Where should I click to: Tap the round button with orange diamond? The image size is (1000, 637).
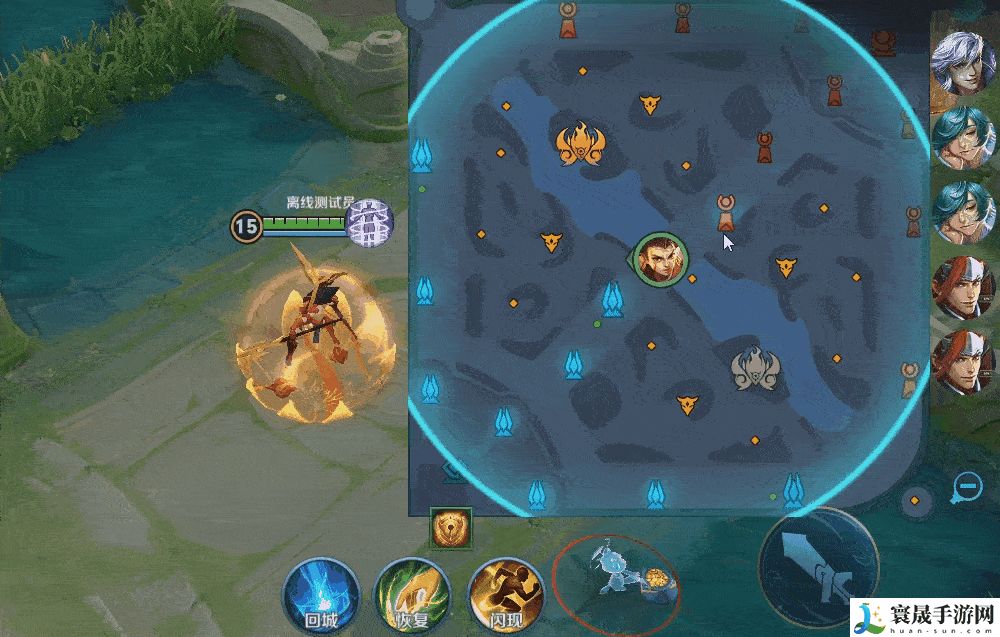coord(914,500)
